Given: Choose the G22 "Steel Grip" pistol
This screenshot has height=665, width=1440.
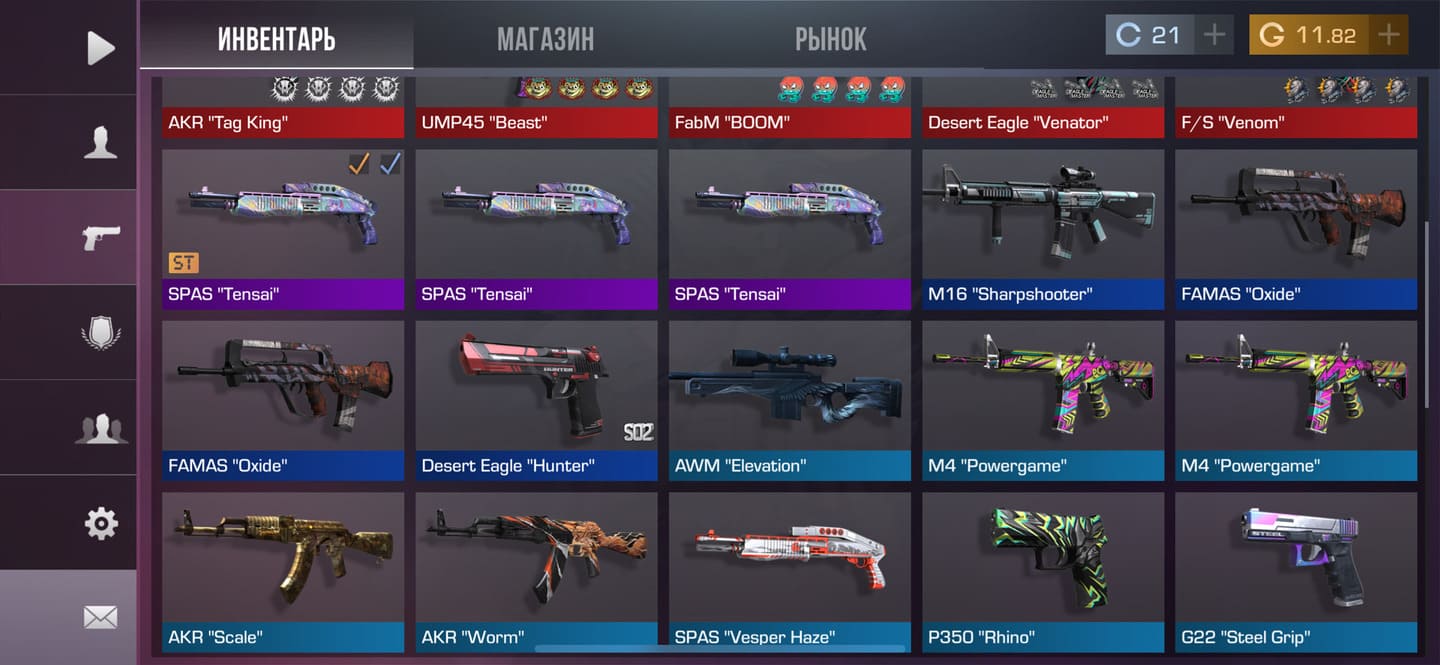Looking at the screenshot, I should (1296, 570).
